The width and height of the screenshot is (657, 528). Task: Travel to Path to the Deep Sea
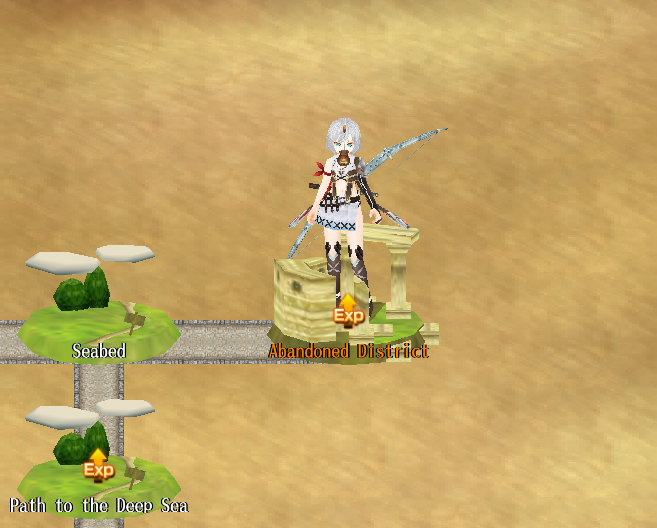coord(97,470)
